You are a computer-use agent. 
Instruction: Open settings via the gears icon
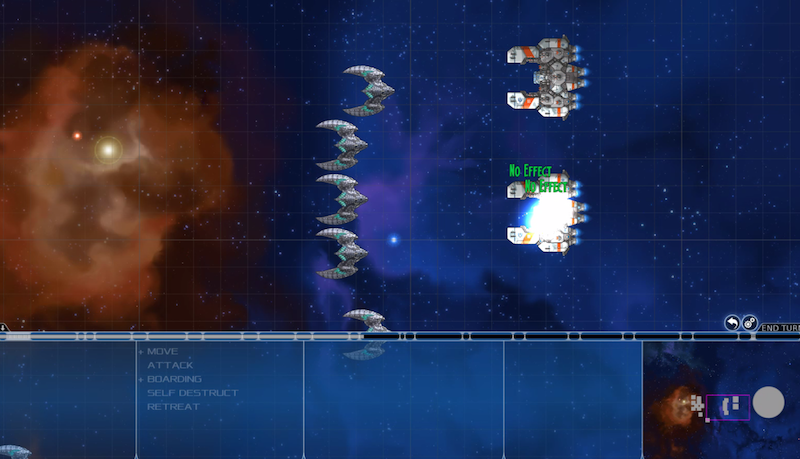coord(750,323)
